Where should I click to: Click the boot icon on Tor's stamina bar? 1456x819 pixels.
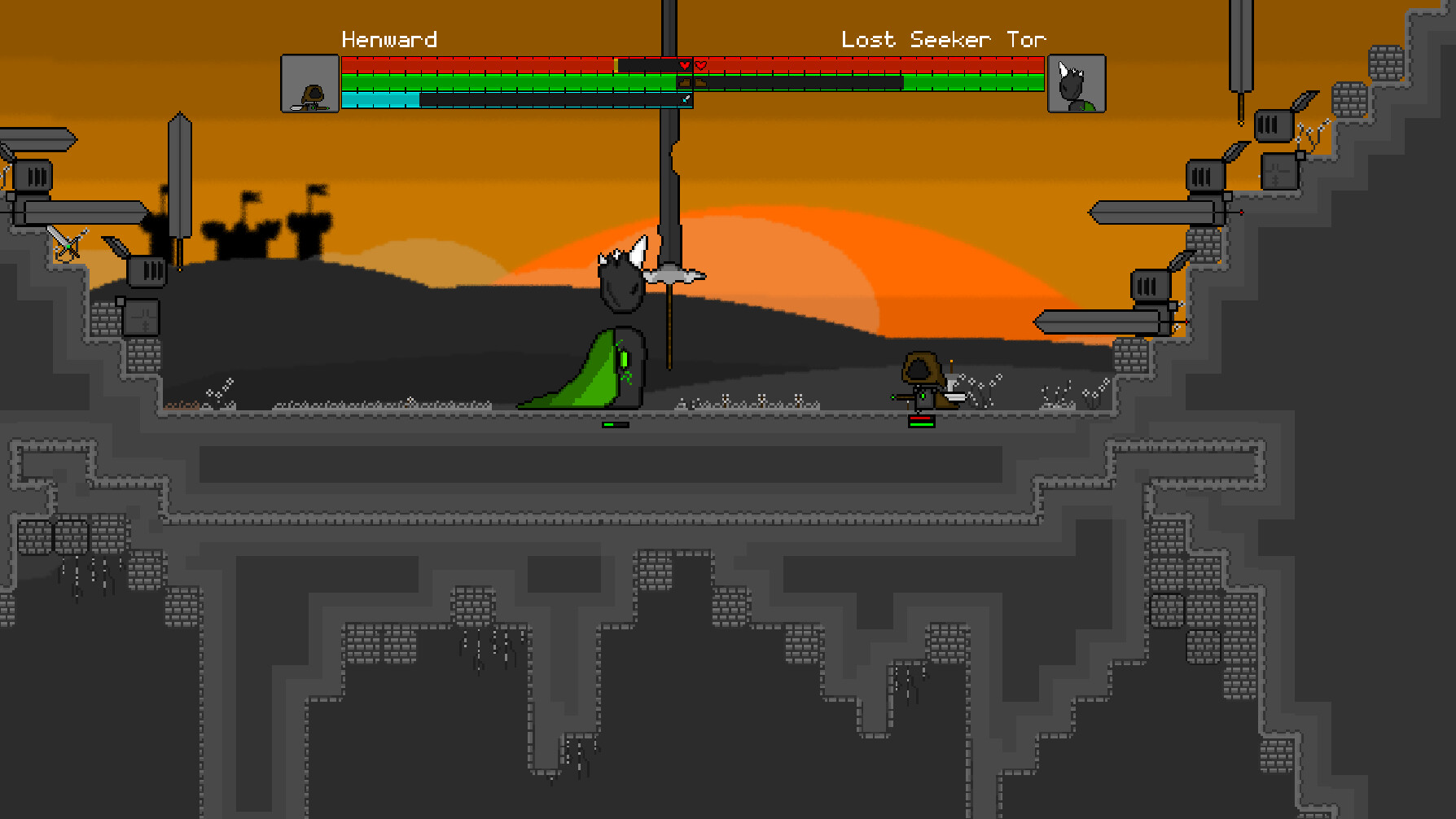(701, 82)
